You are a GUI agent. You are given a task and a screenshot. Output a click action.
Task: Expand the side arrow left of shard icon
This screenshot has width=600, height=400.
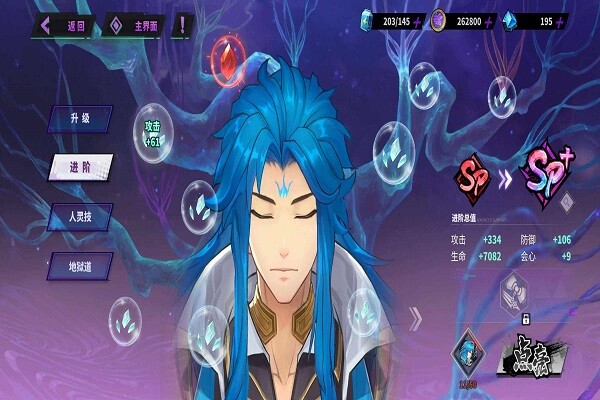[x=416, y=320]
